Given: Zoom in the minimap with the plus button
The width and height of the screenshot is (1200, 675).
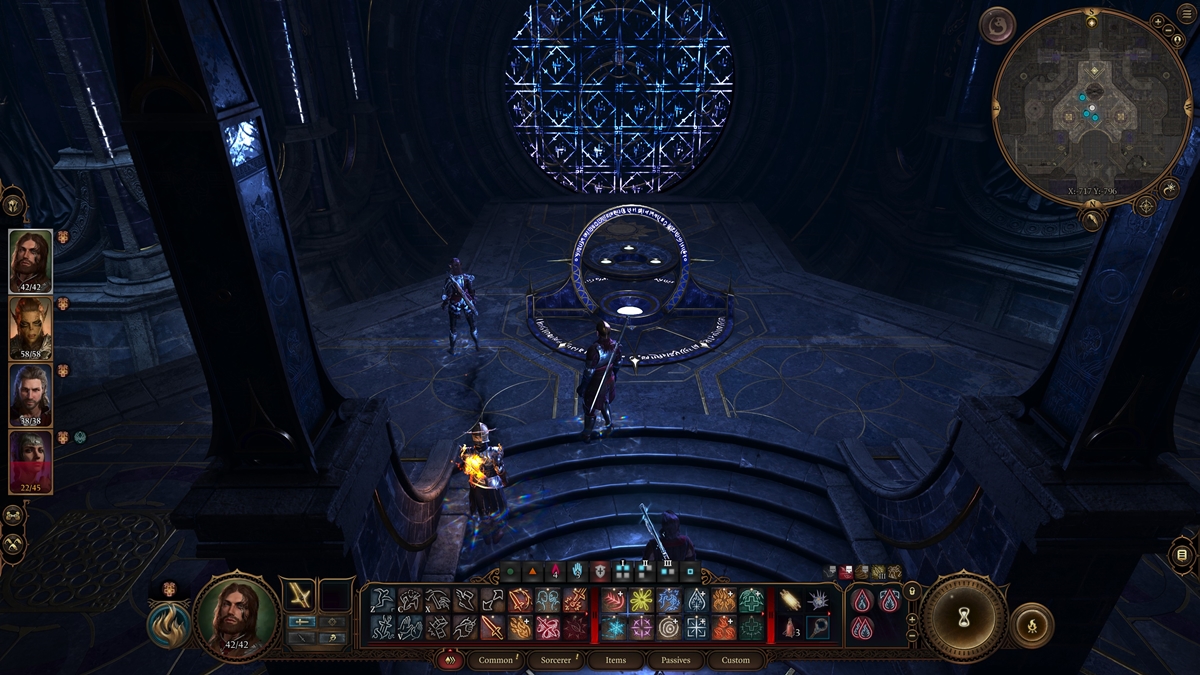Looking at the screenshot, I should 1157,22.
